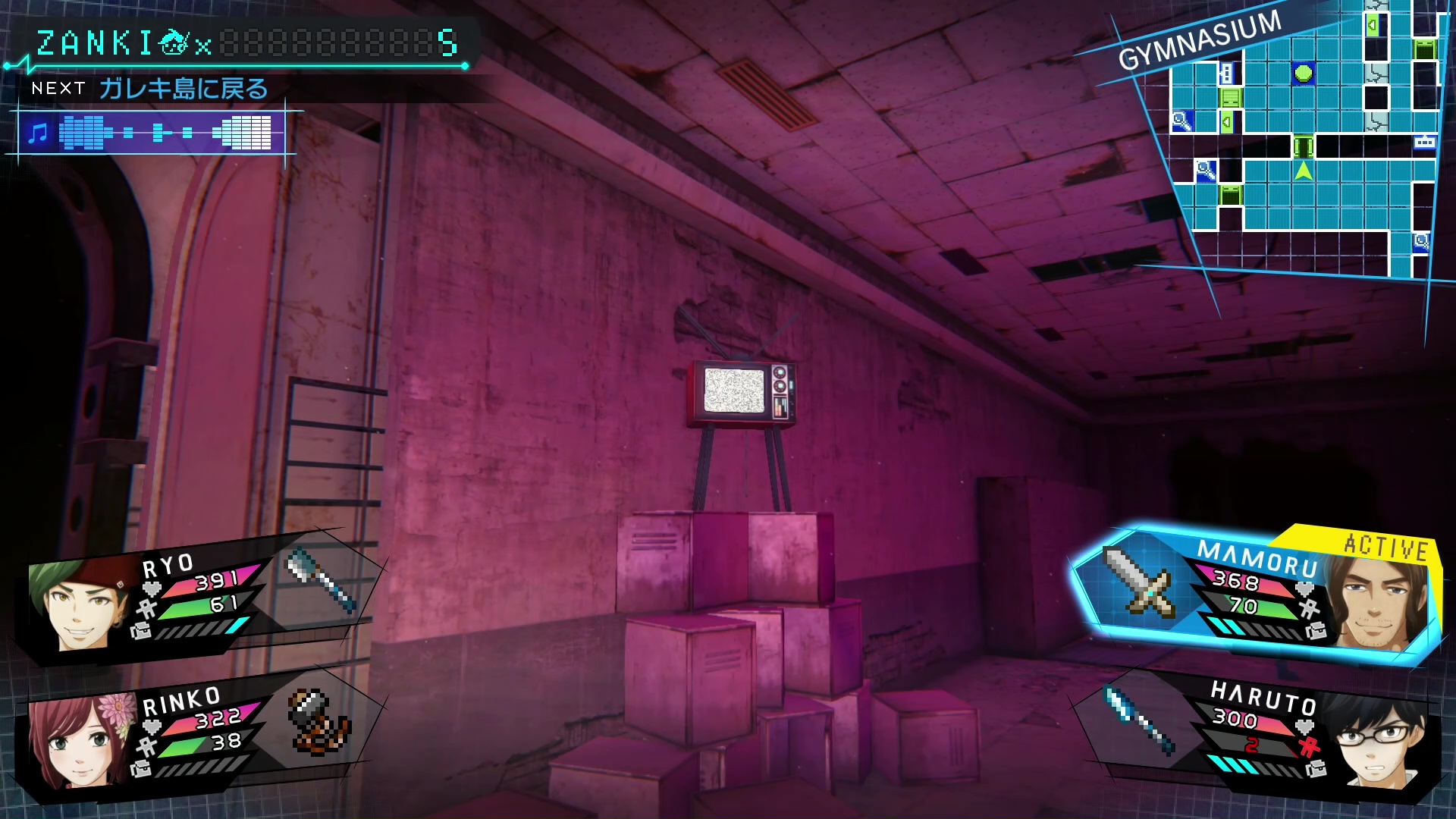Select the green circle minimap marker
The image size is (1456, 819).
(1303, 74)
